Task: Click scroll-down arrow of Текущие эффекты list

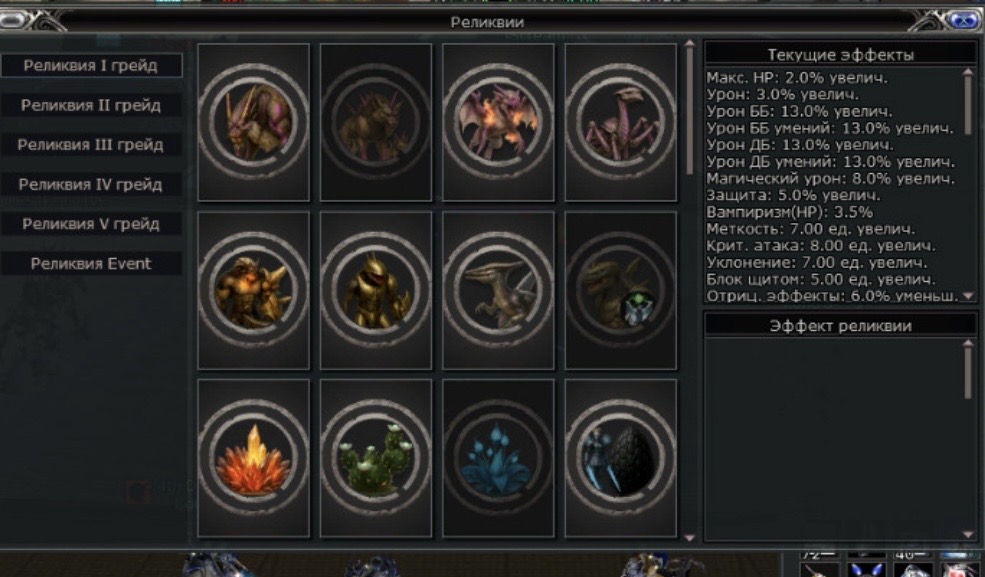Action: click(968, 296)
